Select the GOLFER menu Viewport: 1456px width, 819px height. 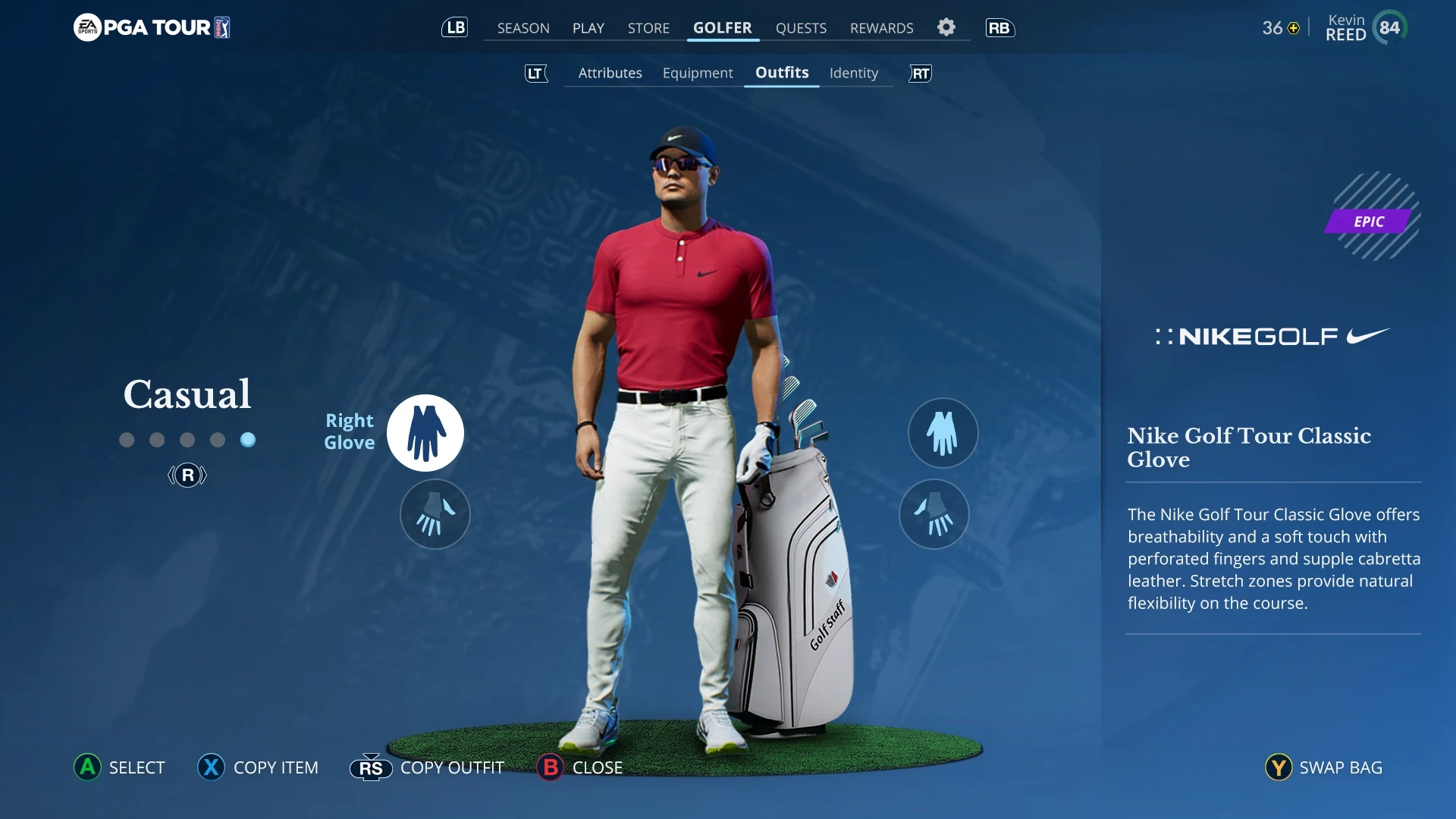tap(722, 28)
